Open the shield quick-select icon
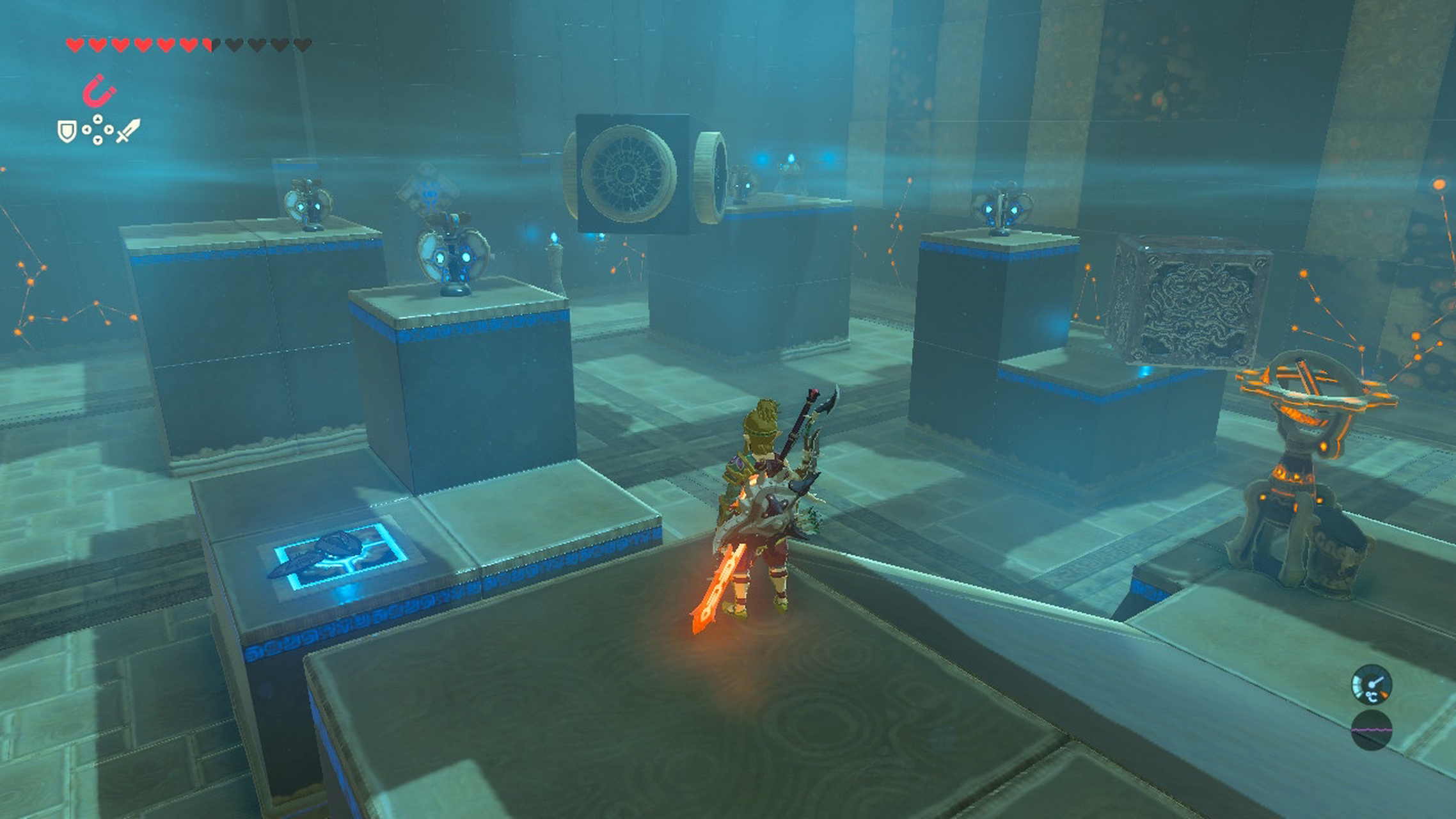The width and height of the screenshot is (1456, 819). pos(67,131)
